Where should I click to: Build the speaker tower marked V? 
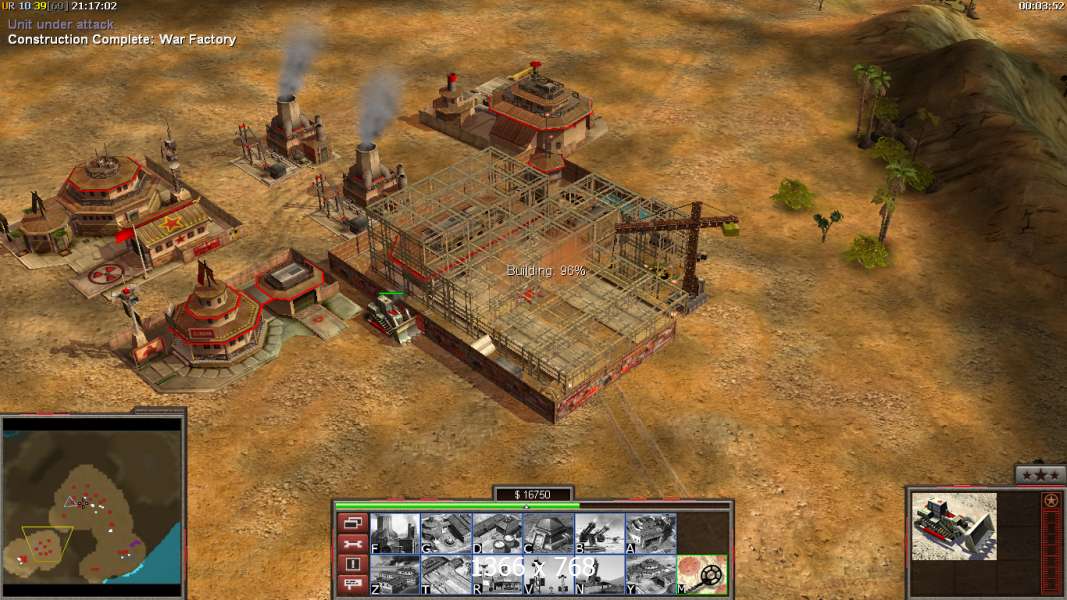(x=548, y=574)
